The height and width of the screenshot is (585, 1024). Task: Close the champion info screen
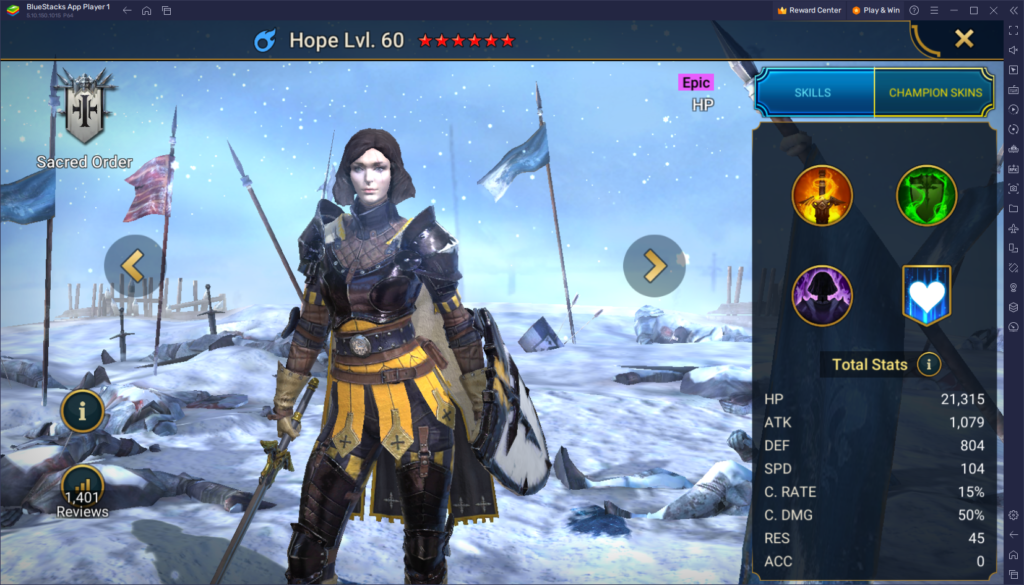tap(963, 39)
